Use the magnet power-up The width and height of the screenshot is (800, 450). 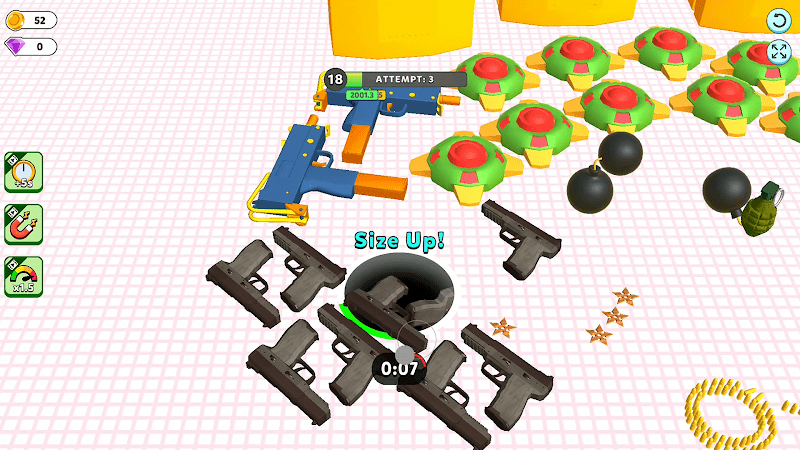click(x=23, y=224)
